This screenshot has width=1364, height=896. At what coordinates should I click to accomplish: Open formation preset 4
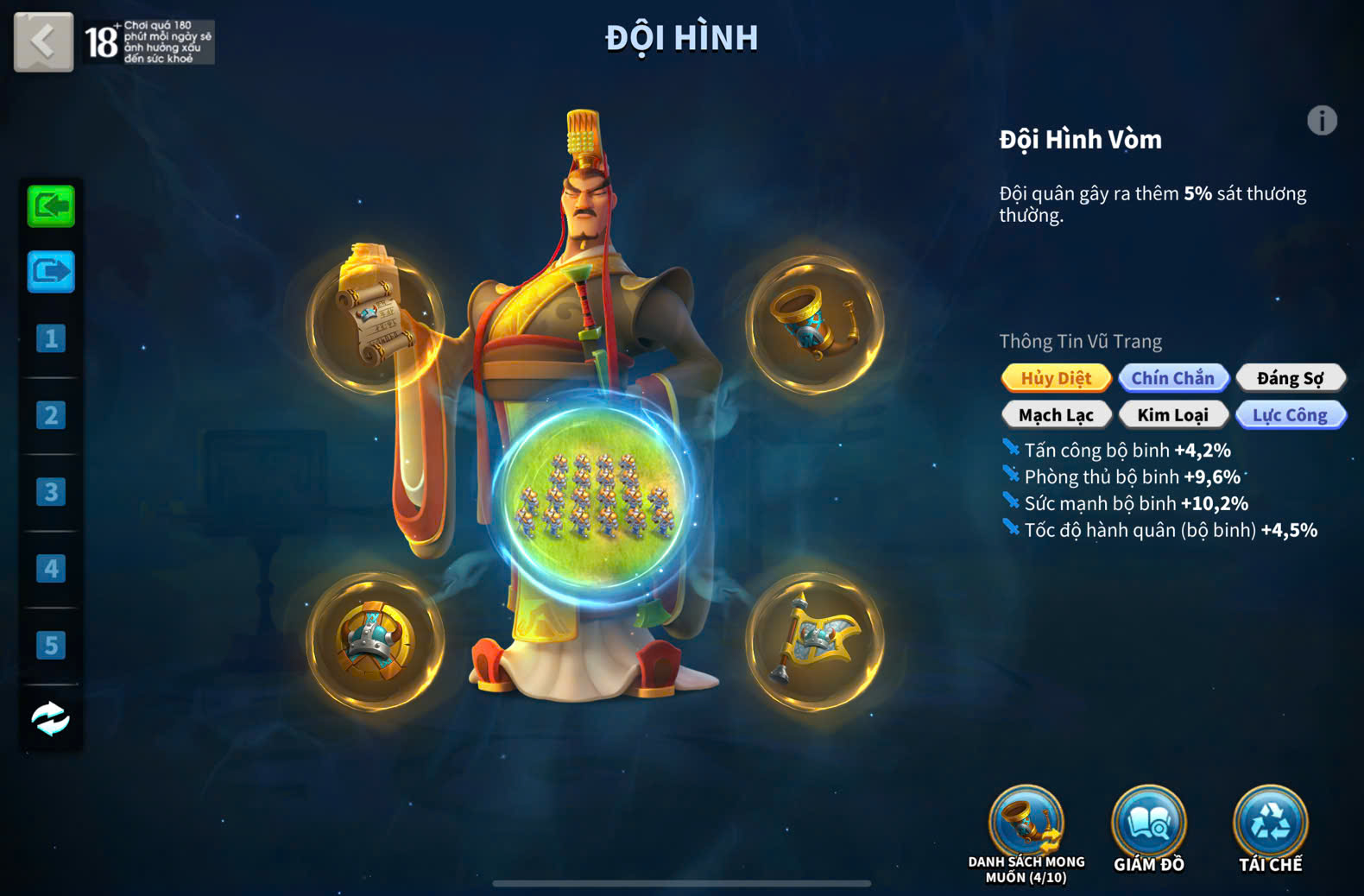click(x=51, y=569)
